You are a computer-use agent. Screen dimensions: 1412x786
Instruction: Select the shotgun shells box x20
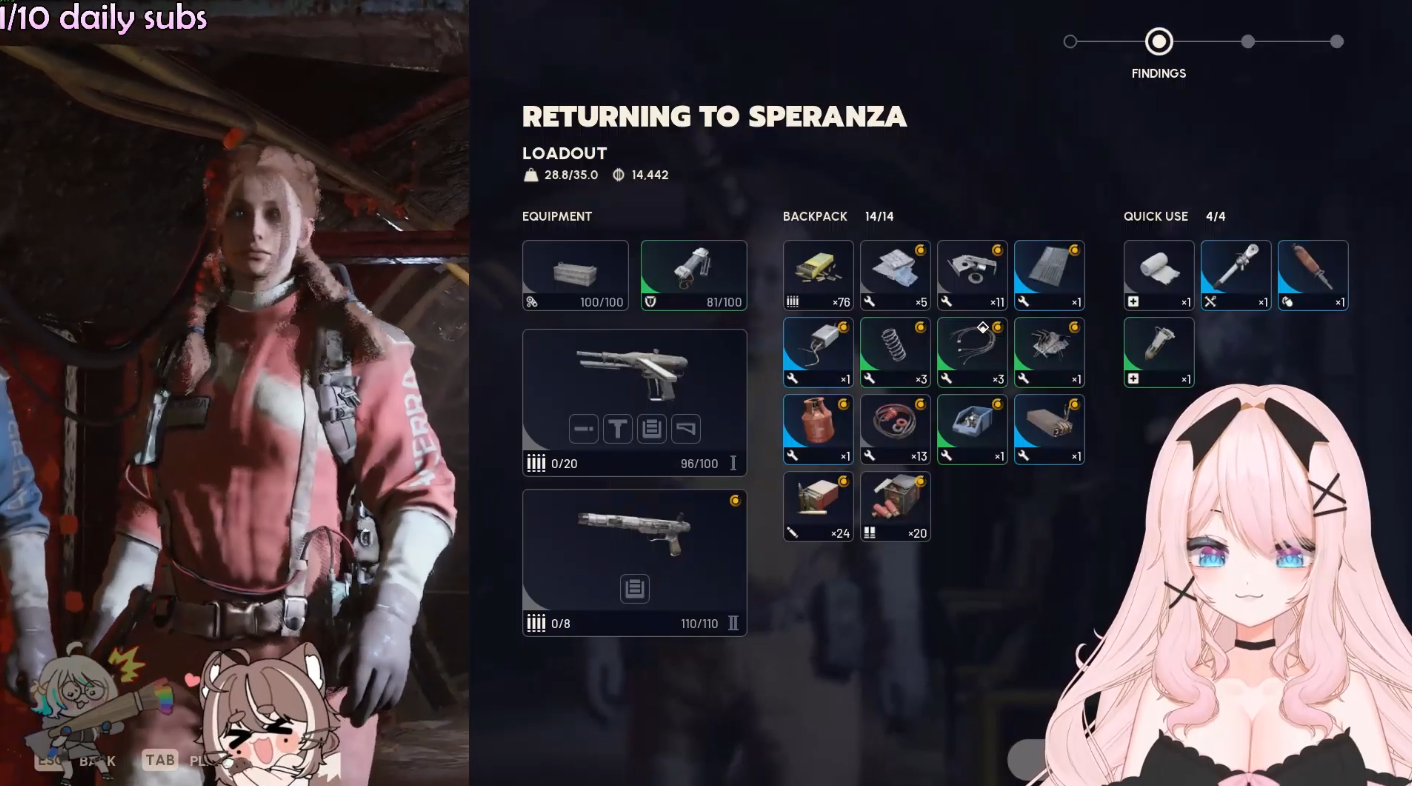[895, 506]
